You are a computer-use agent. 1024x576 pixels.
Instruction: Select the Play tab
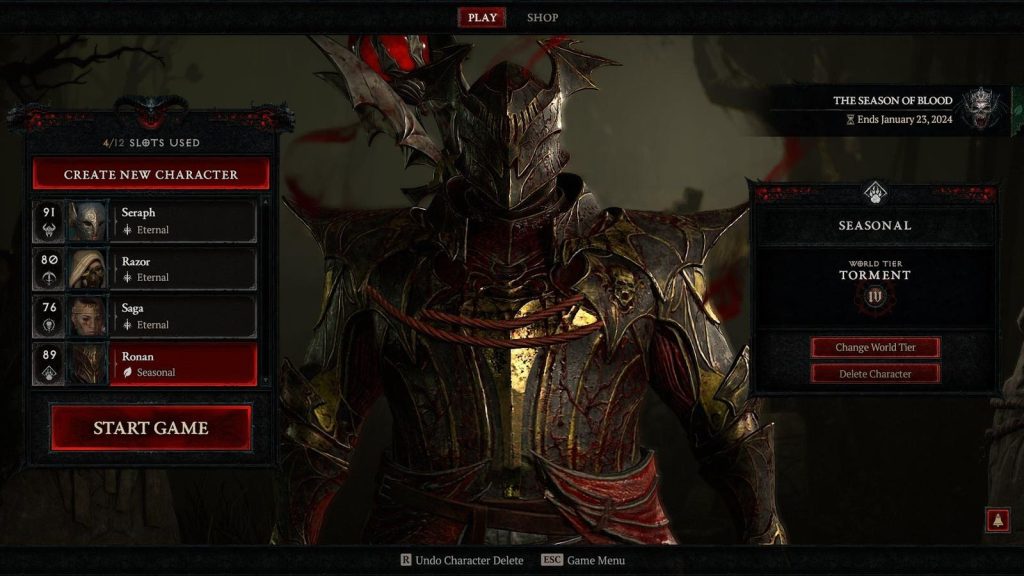tap(482, 17)
